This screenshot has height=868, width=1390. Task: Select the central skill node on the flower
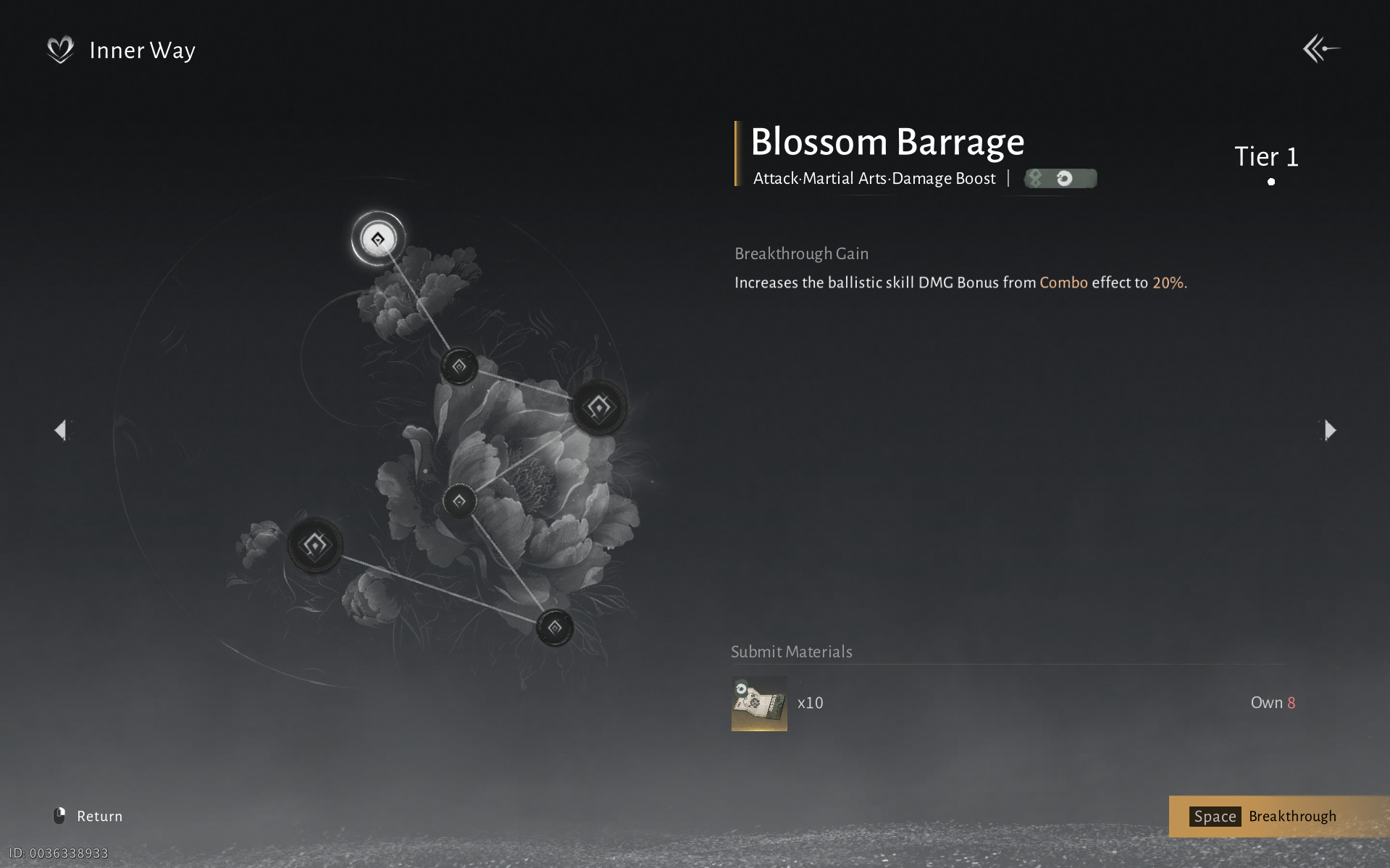pos(461,500)
